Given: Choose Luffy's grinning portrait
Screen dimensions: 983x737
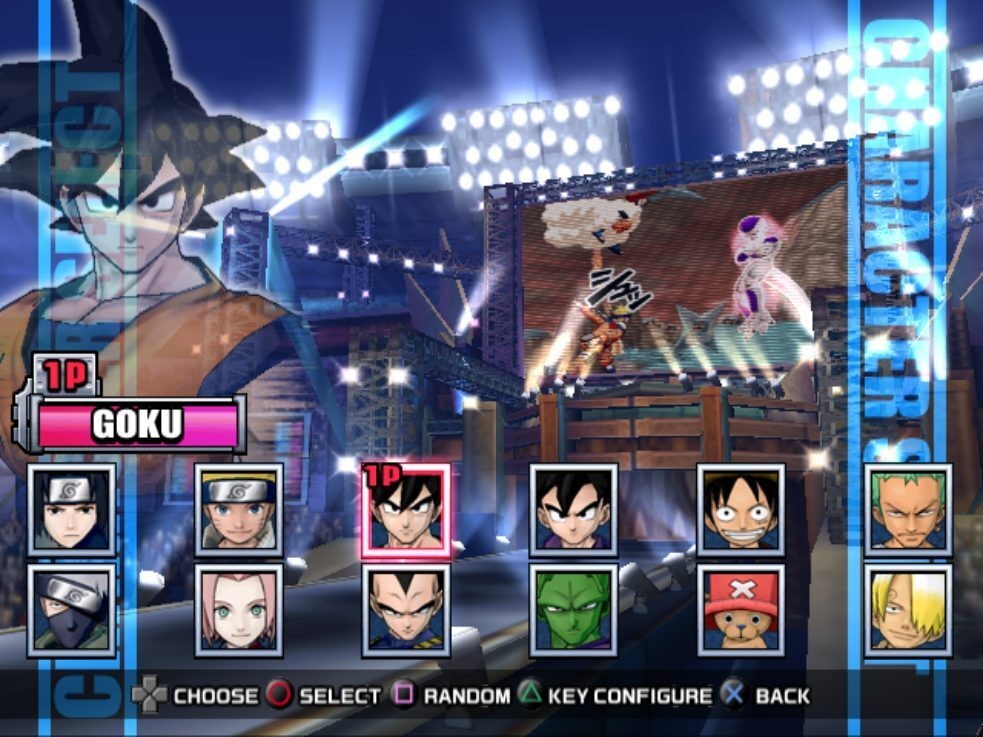Looking at the screenshot, I should click(x=741, y=510).
